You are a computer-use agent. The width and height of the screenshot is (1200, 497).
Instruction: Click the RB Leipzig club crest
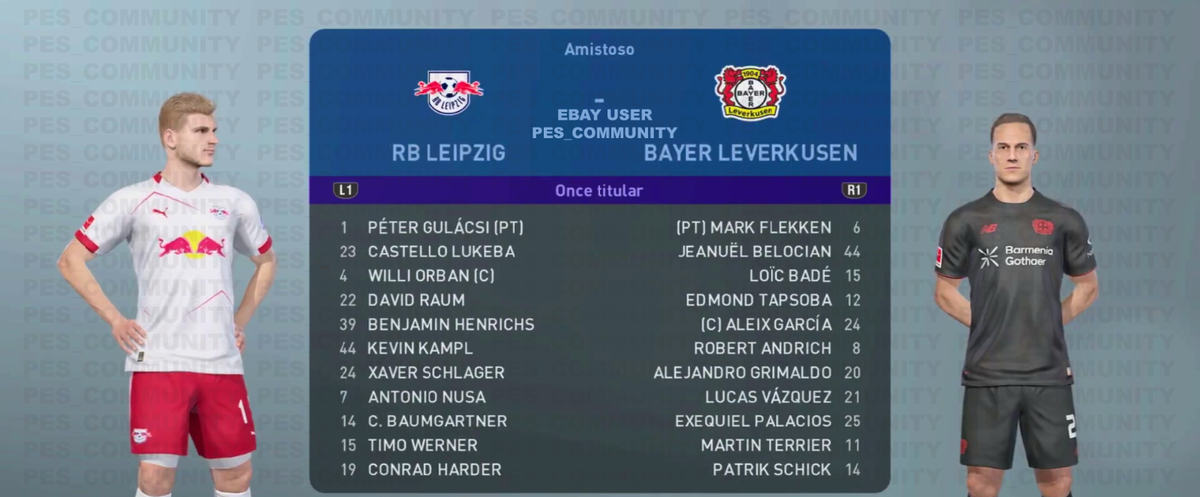pyautogui.click(x=449, y=92)
